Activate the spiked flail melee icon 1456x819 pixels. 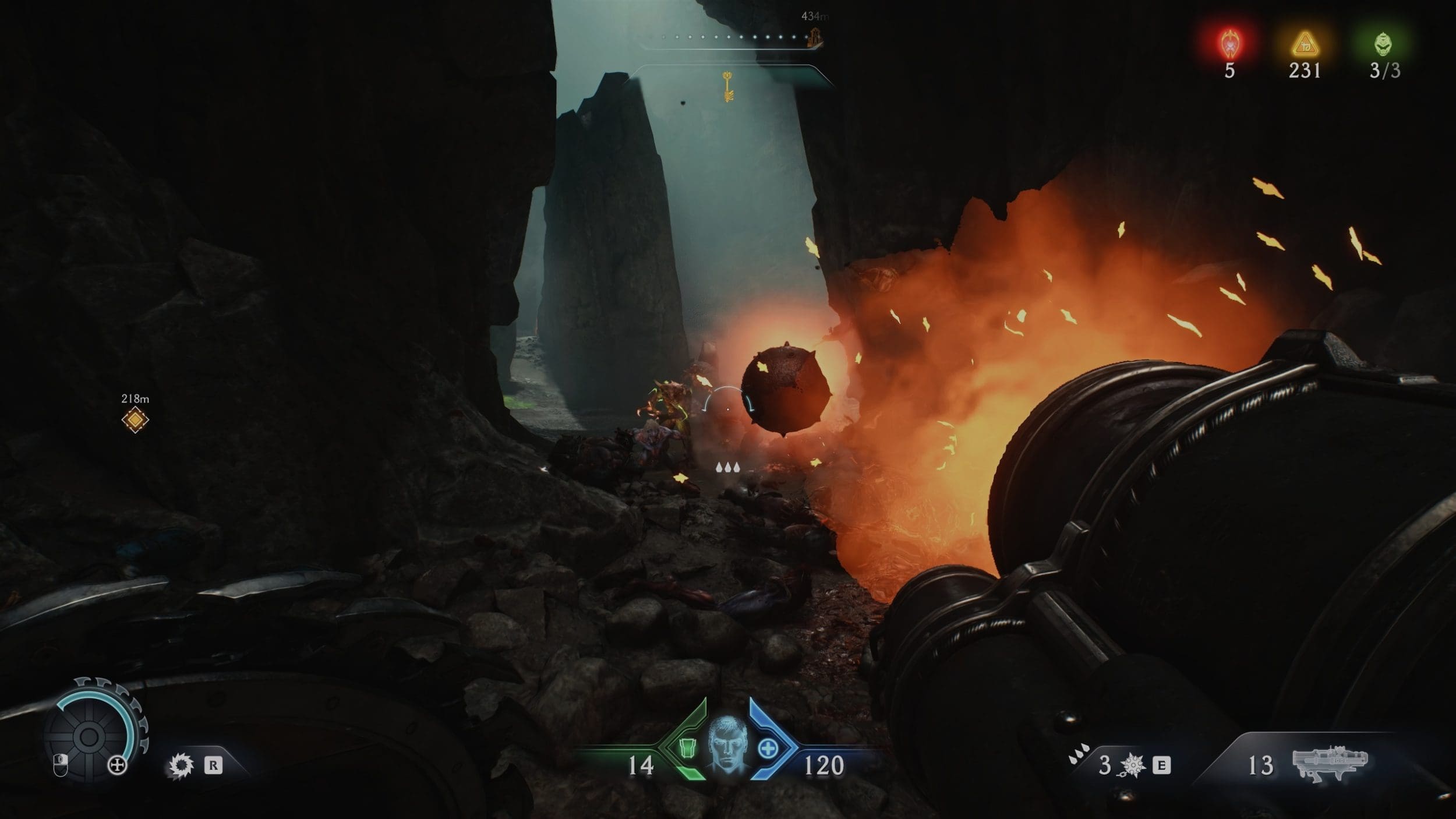point(1133,765)
